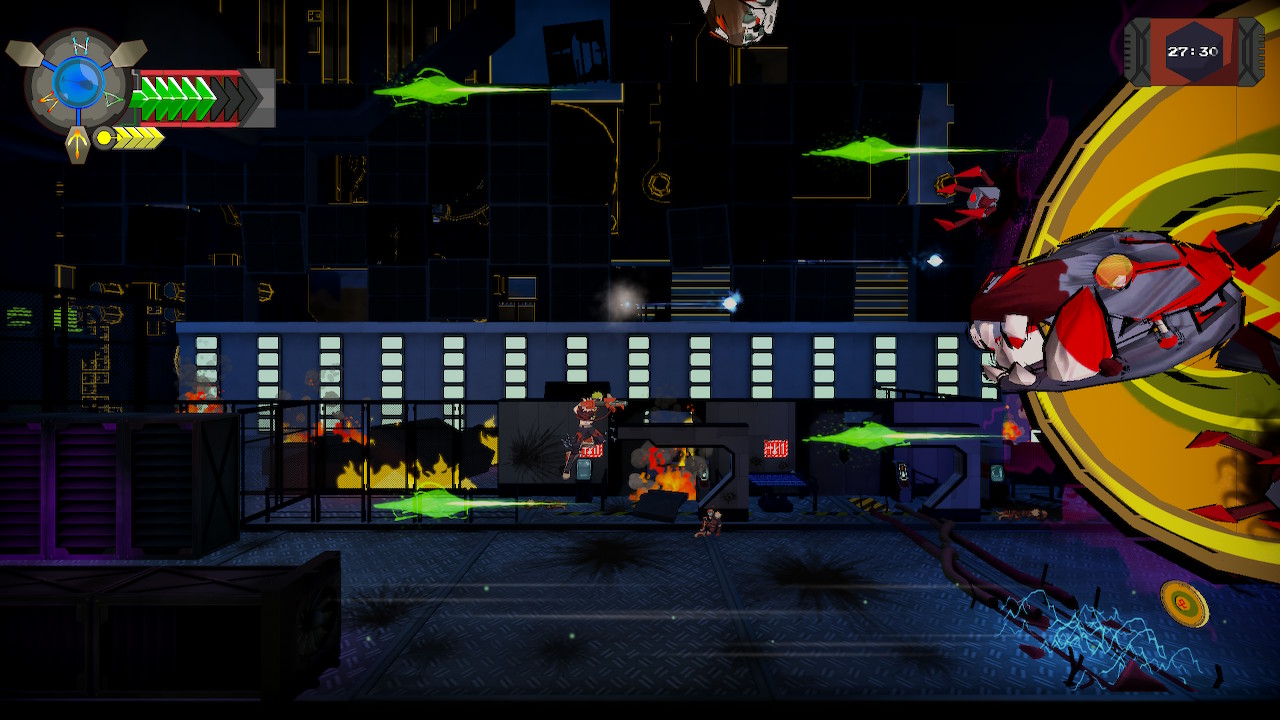Image resolution: width=1280 pixels, height=720 pixels.
Task: Click the caped boss character emerging from the portal
Action: point(1110,300)
